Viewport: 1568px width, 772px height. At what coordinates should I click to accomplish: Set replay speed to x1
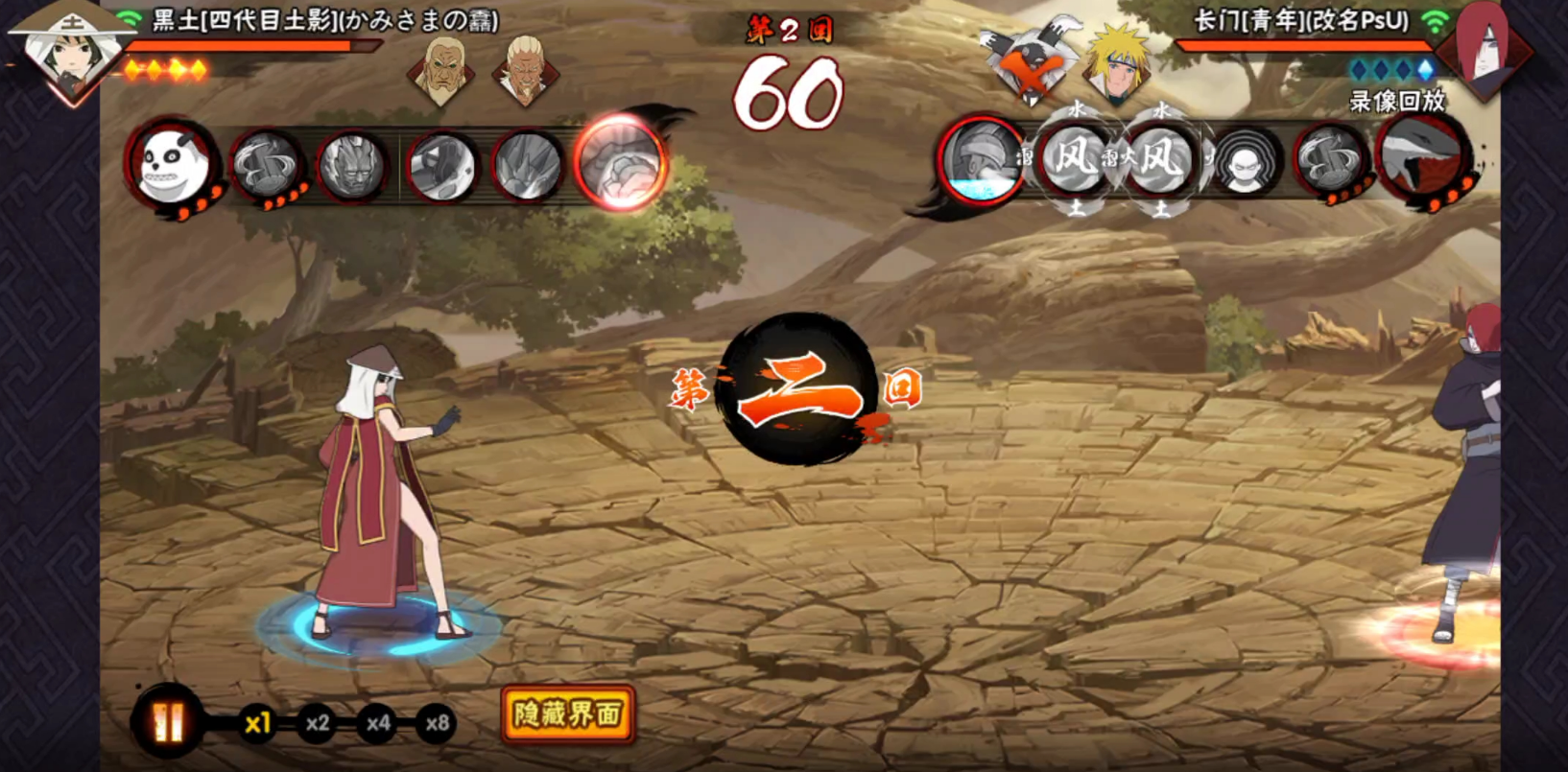pos(256,723)
